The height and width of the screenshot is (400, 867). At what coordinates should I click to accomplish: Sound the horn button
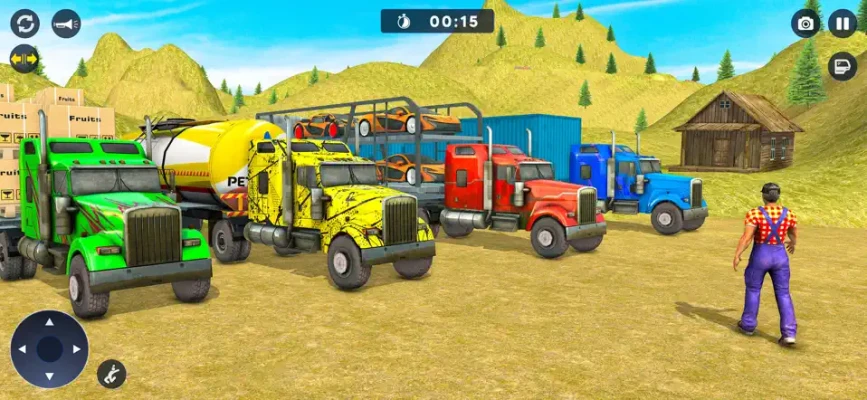(66, 23)
